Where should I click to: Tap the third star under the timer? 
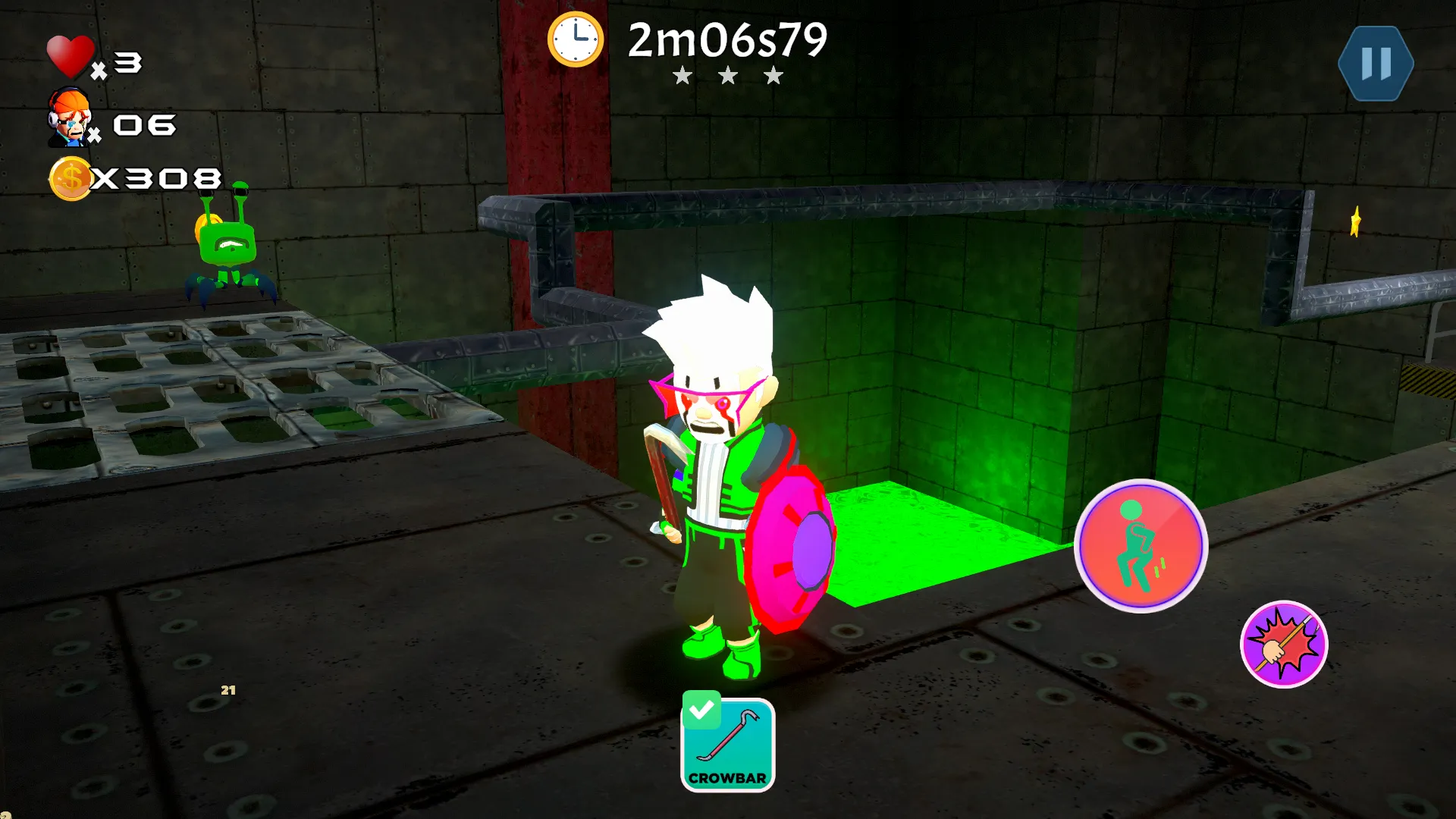773,76
